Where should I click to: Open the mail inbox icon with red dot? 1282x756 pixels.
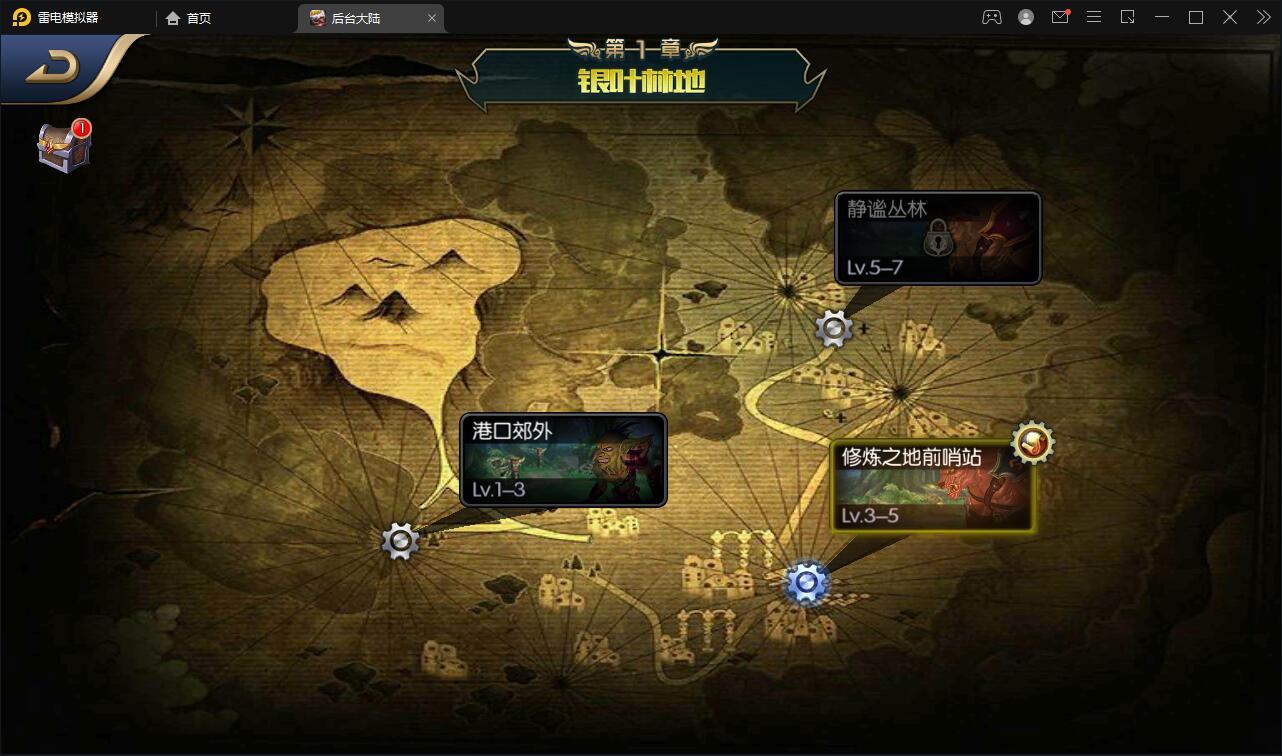[1060, 17]
